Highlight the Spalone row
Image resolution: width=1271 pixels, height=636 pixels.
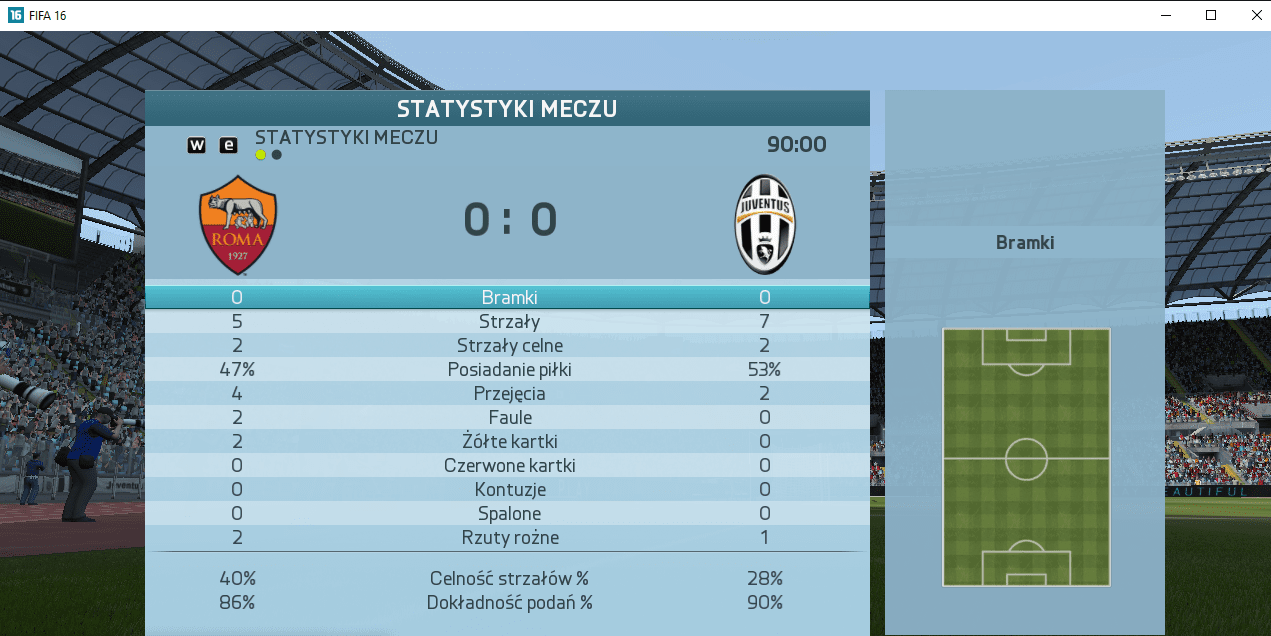[x=508, y=513]
